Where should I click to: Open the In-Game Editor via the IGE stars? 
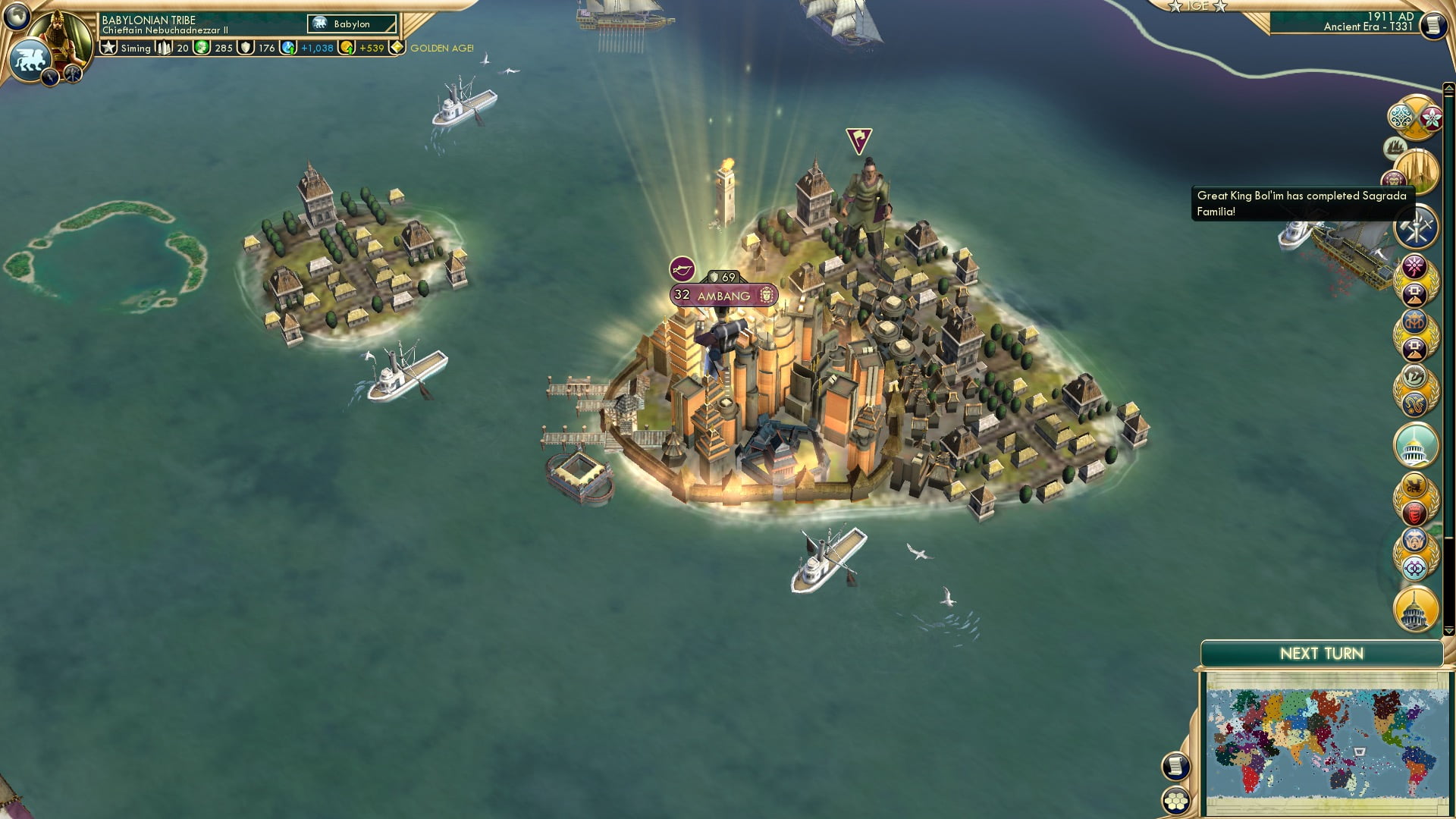[x=1196, y=6]
